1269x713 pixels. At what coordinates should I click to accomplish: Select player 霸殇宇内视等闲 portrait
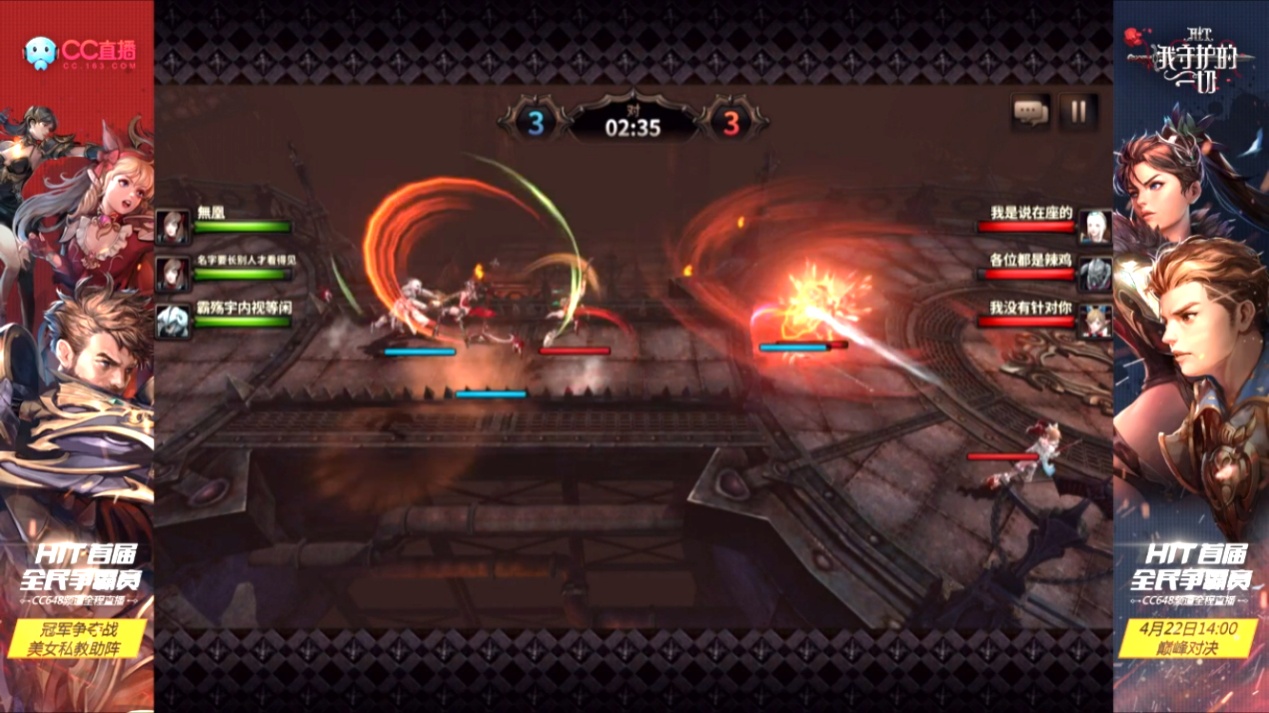point(172,322)
